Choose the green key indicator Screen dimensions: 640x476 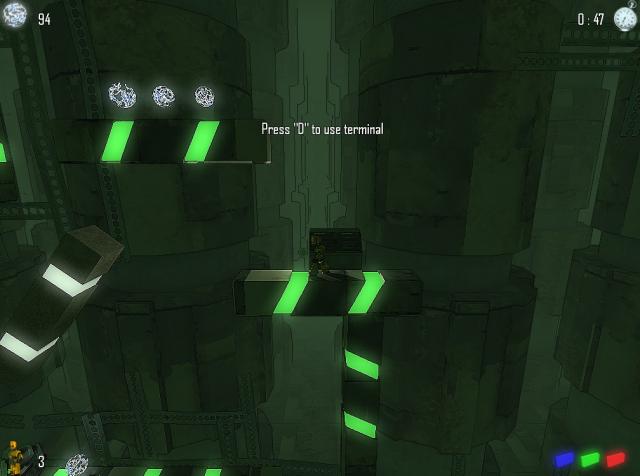[x=590, y=459]
